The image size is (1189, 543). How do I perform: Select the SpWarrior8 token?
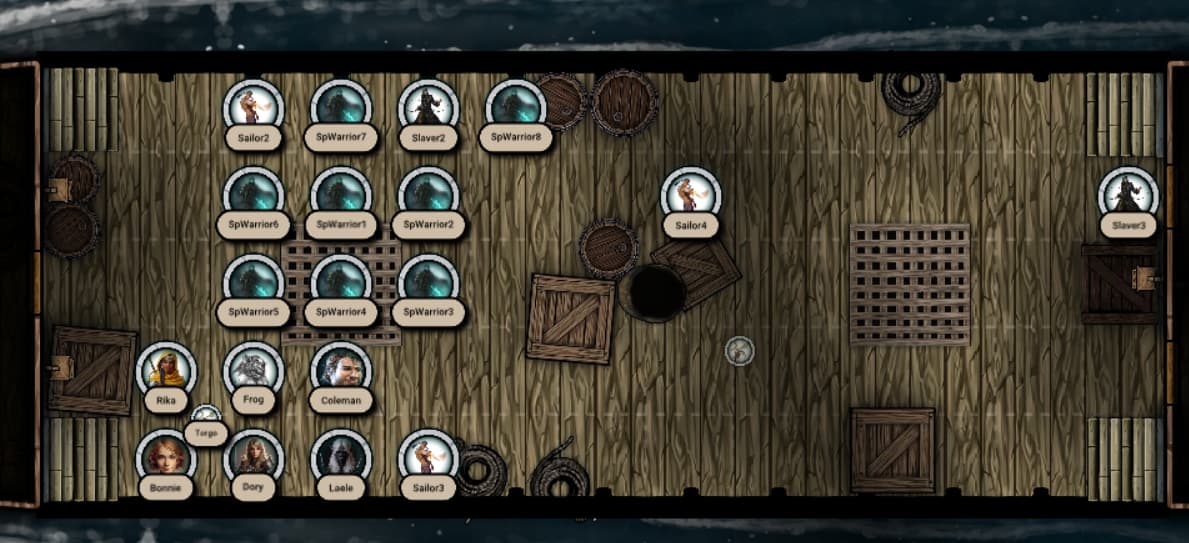click(516, 108)
